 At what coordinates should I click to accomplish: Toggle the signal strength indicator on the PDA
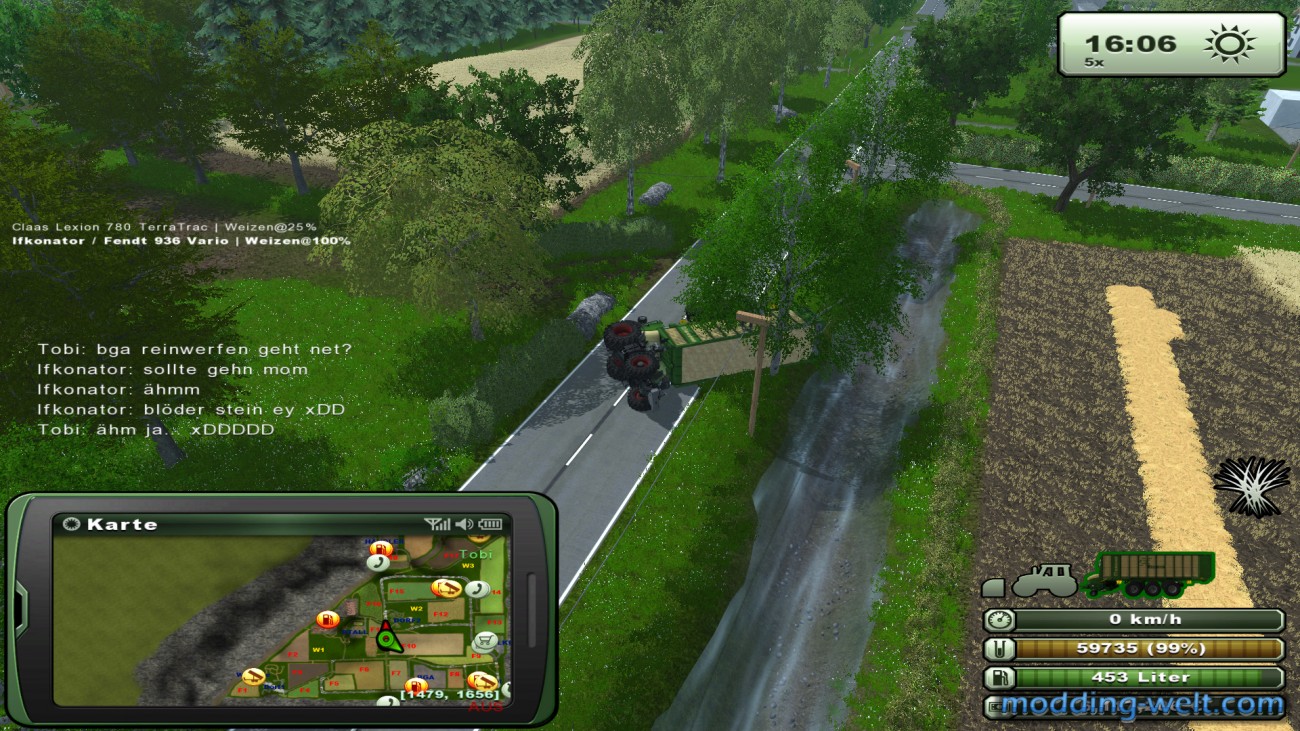[436, 523]
